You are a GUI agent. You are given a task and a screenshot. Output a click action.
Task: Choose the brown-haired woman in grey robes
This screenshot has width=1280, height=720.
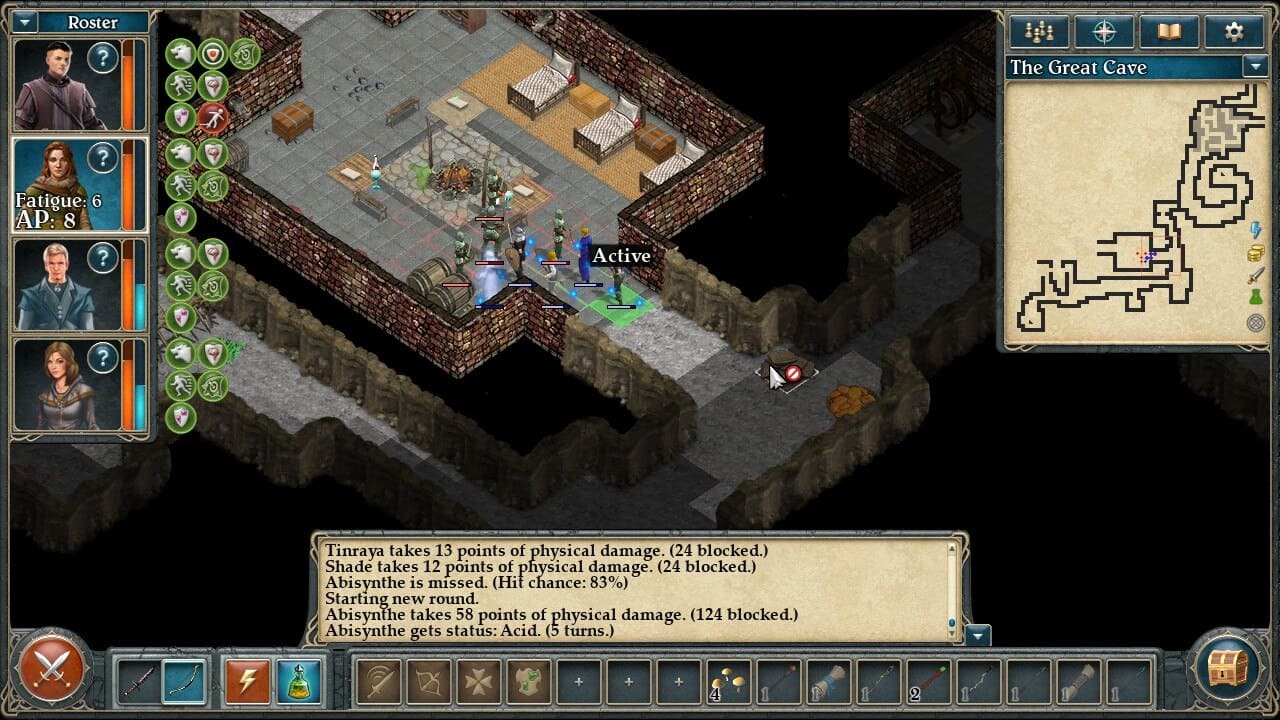[x=64, y=385]
